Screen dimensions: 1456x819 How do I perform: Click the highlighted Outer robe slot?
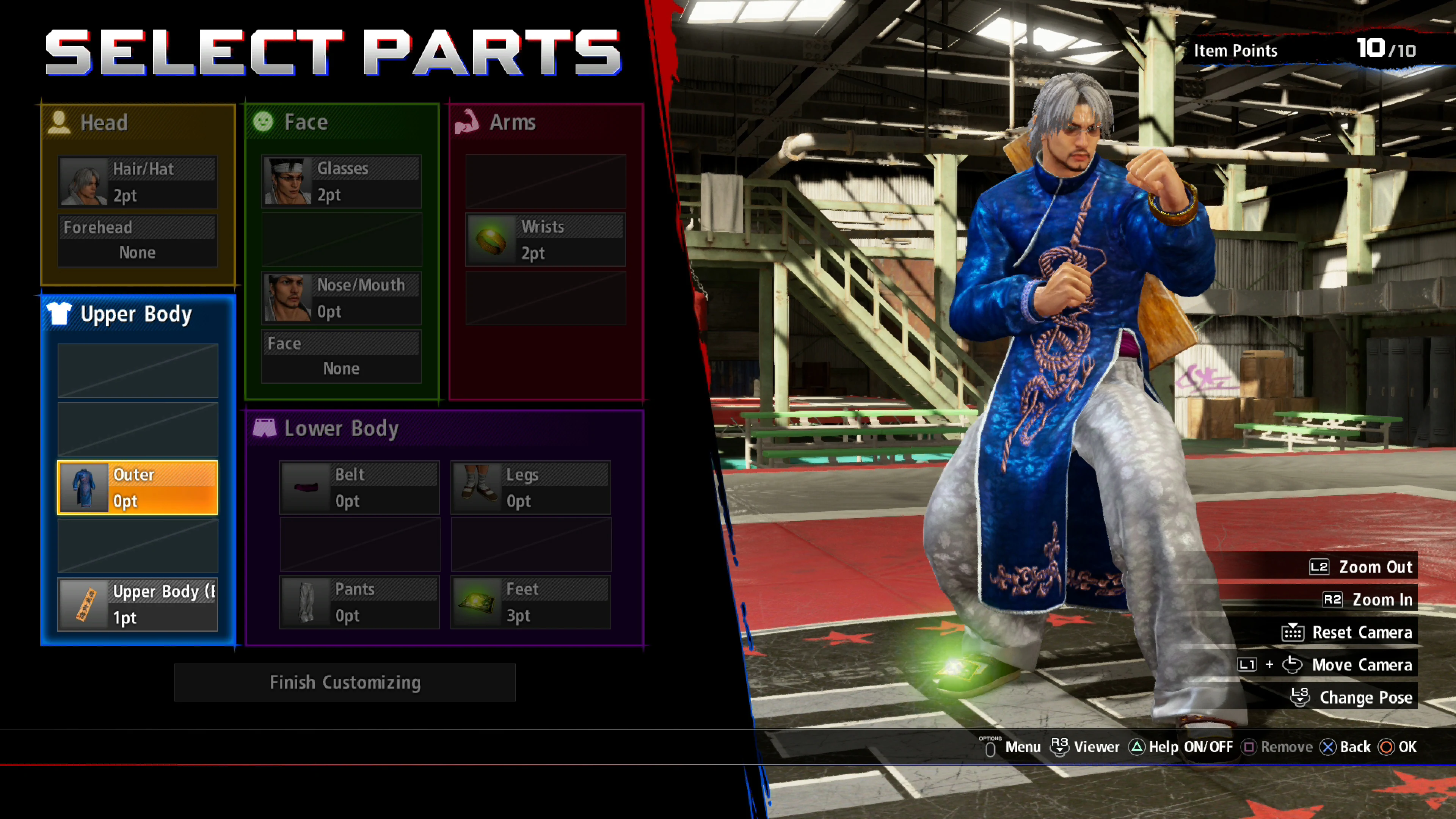[x=137, y=487]
